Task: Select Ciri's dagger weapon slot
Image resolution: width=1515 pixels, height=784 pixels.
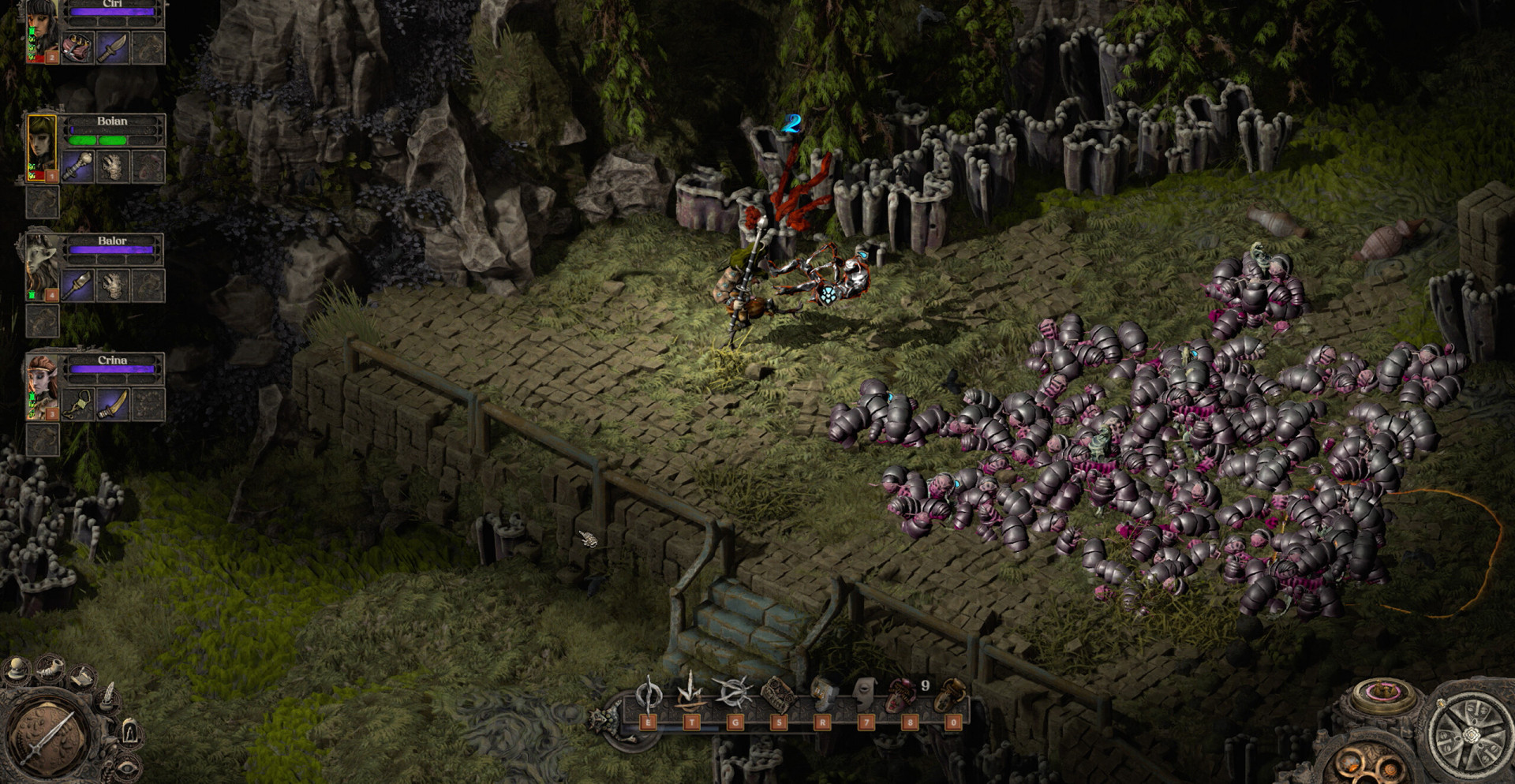Action: (112, 47)
